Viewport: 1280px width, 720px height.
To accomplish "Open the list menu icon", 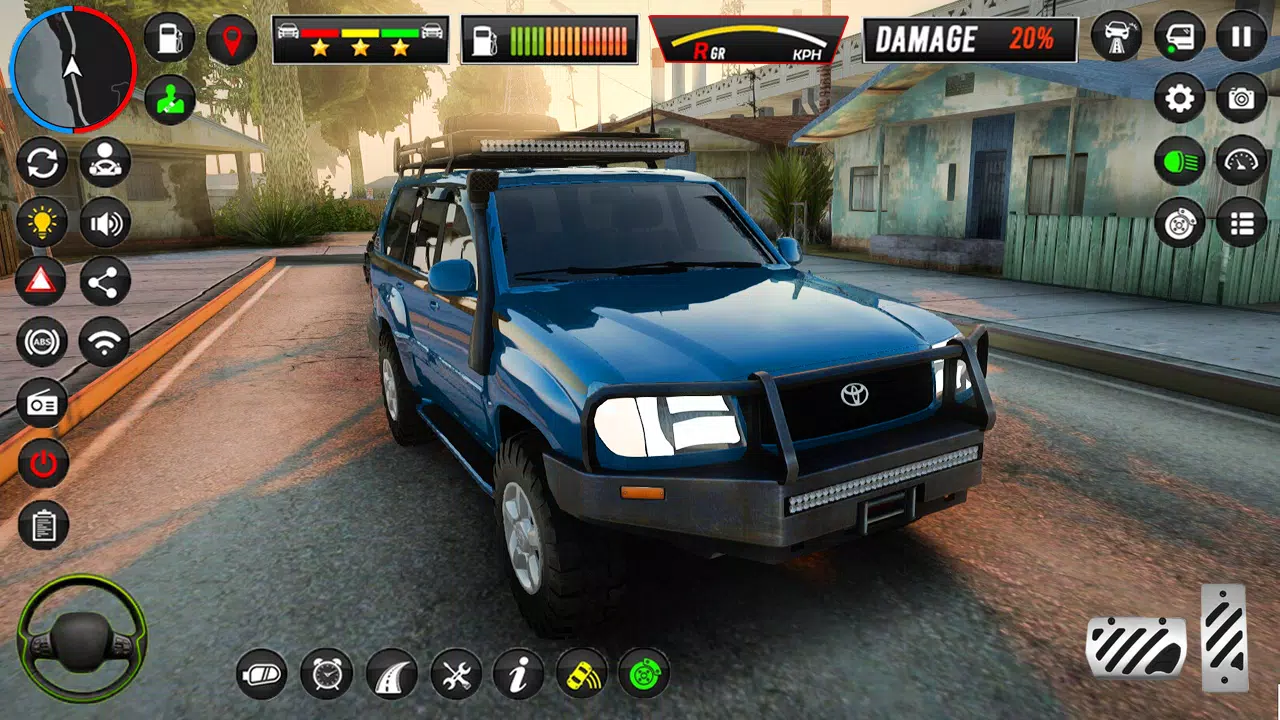I will point(1241,222).
